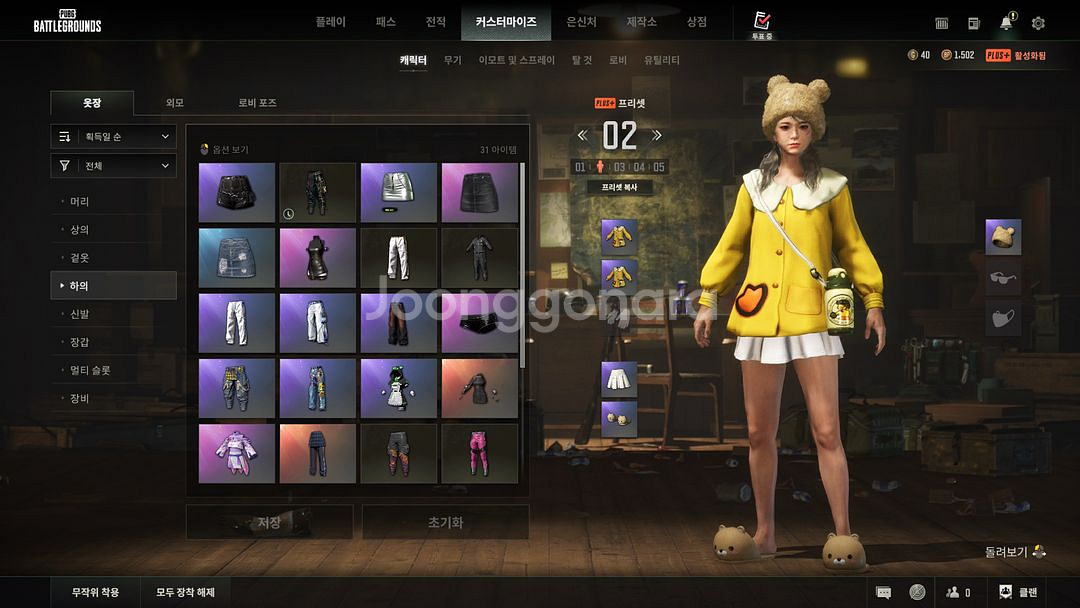Unequip everything with 모두 장착 해제

coord(185,592)
